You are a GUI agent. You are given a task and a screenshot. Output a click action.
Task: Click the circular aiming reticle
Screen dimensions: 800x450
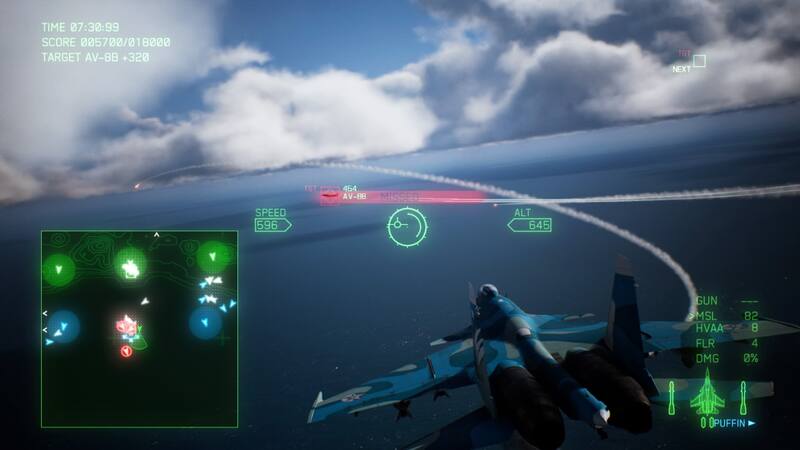pos(407,227)
